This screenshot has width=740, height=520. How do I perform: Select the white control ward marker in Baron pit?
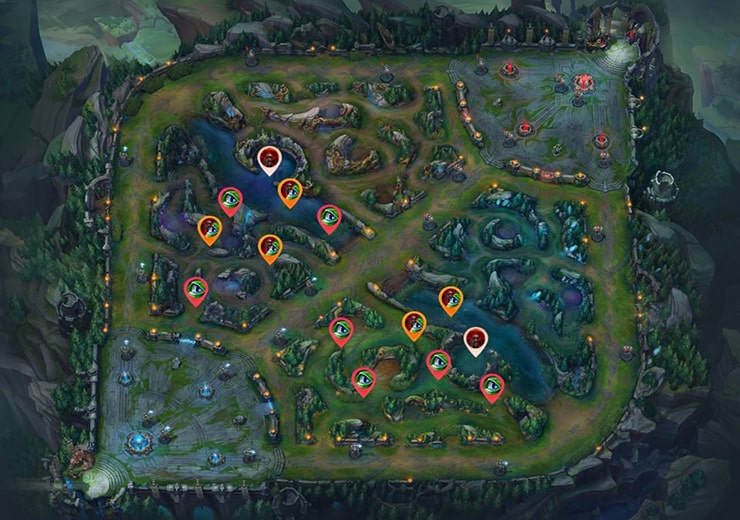click(269, 158)
